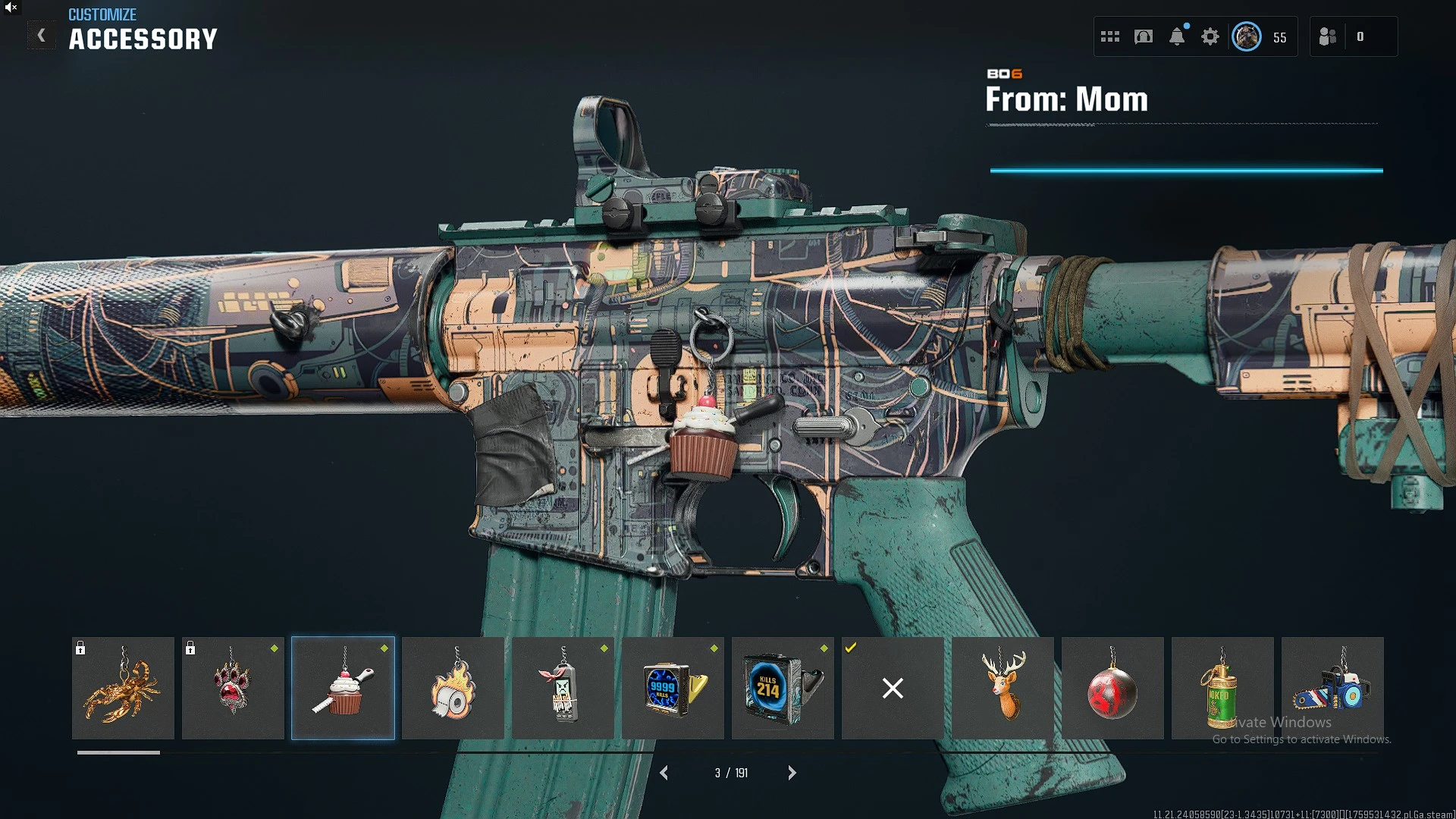This screenshot has width=1456, height=819.
Task: Remove accessory with the X slot
Action: 893,688
